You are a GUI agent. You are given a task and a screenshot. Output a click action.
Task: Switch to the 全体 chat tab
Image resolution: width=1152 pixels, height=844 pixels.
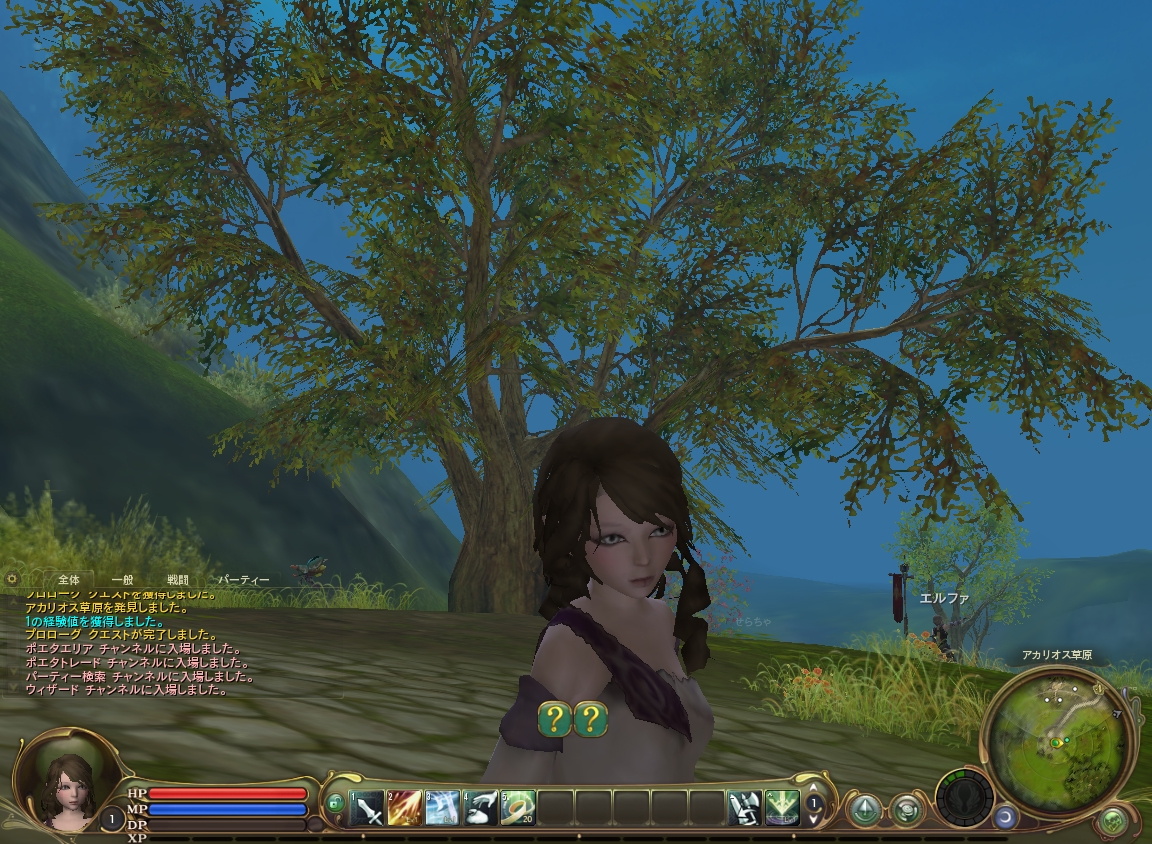coord(69,580)
